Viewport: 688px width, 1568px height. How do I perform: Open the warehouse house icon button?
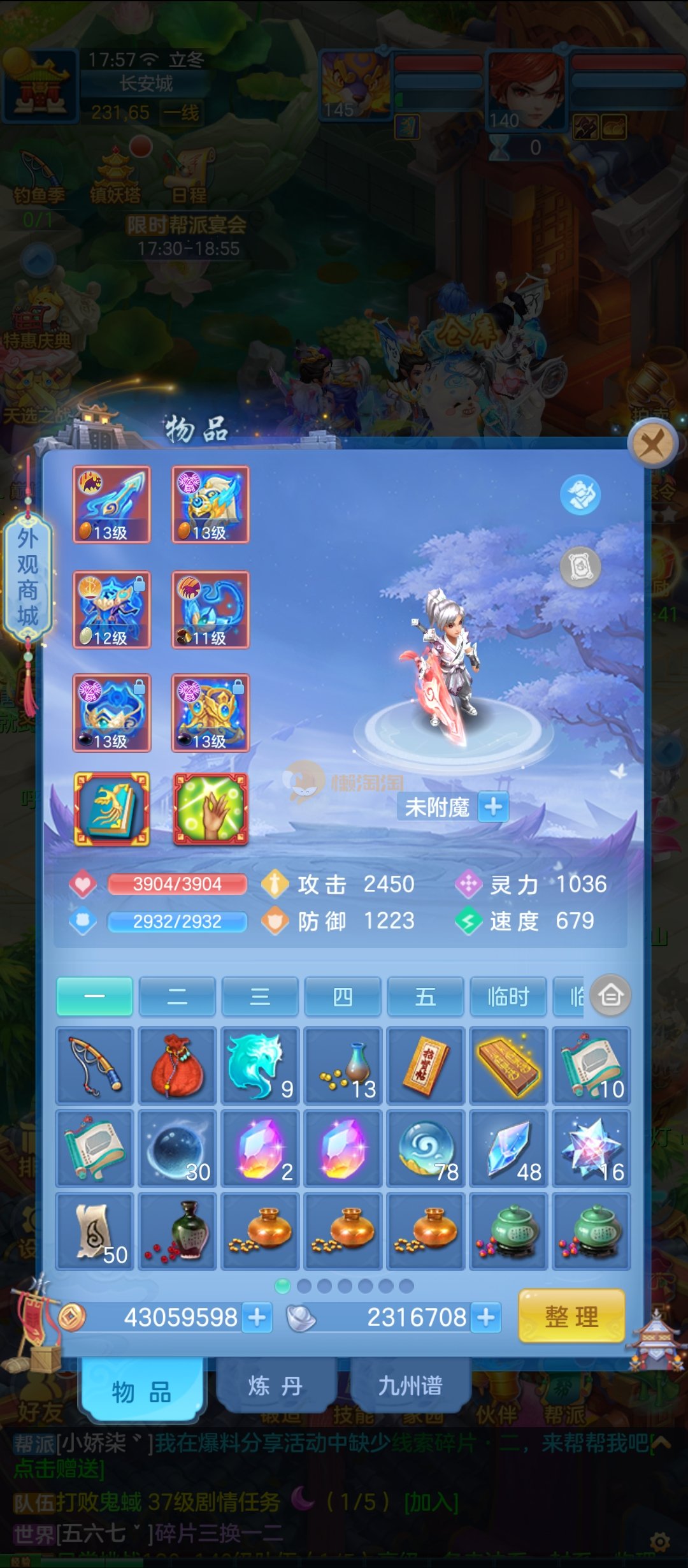[x=610, y=995]
